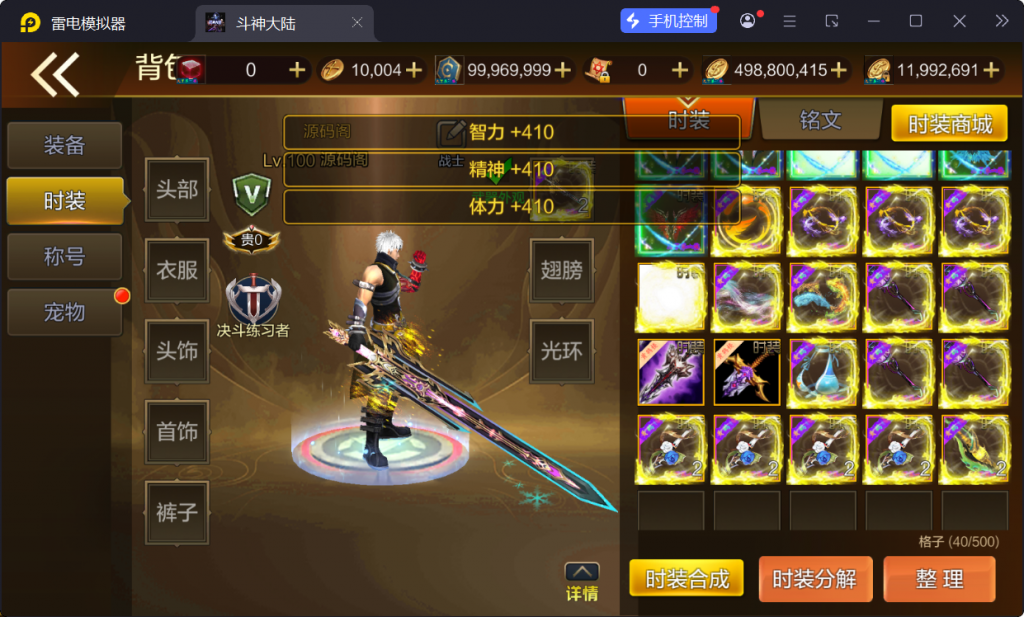Screen dimensions: 1024x617
Task: Click the 时装合成 fashion combine button
Action: point(686,579)
